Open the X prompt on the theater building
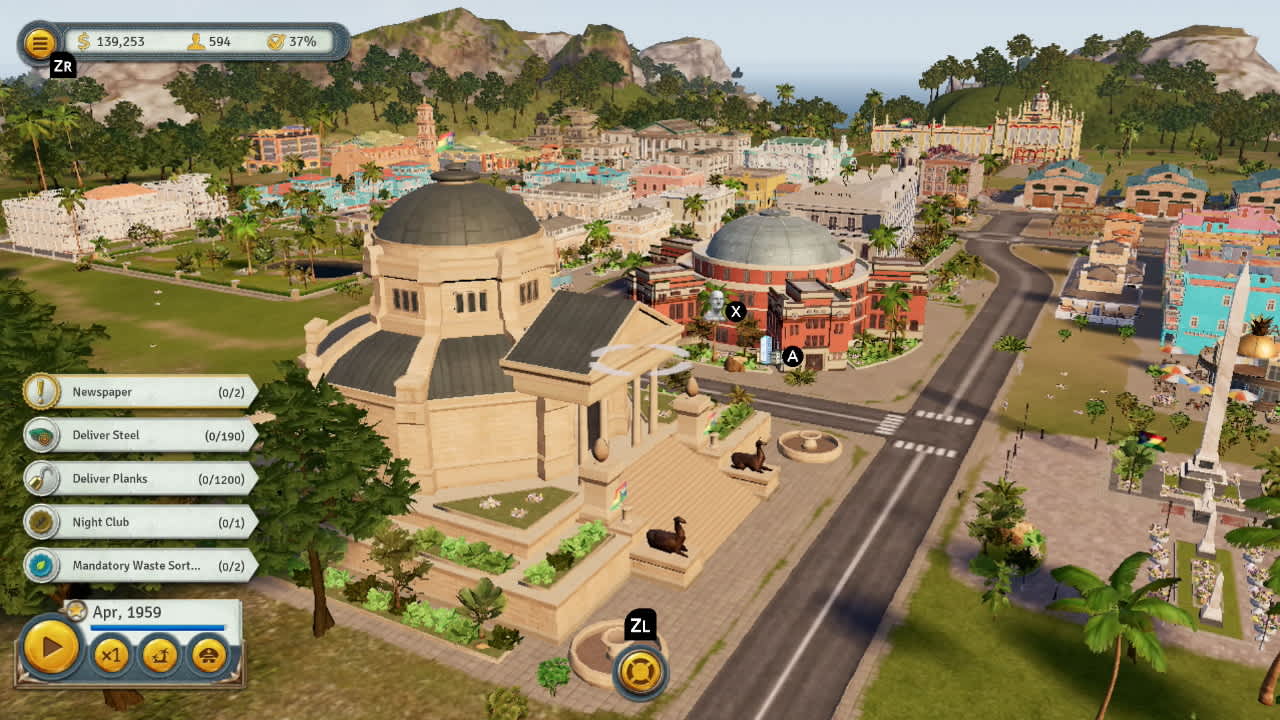The width and height of the screenshot is (1280, 720). click(737, 312)
